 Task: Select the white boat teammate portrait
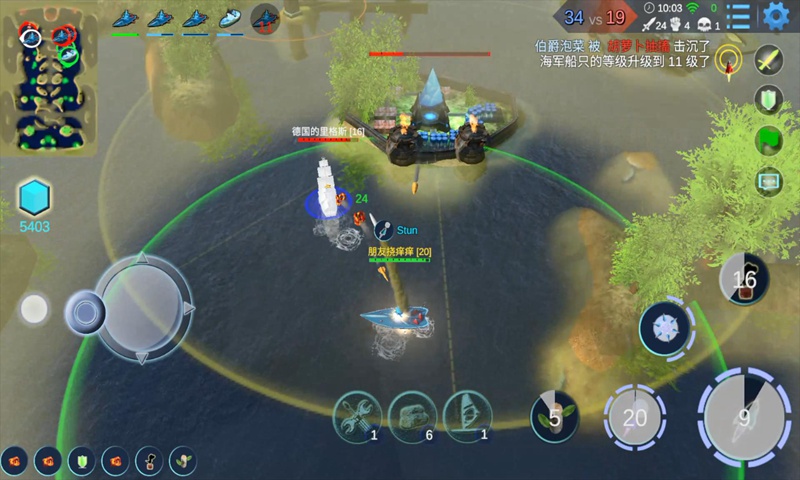[x=230, y=18]
